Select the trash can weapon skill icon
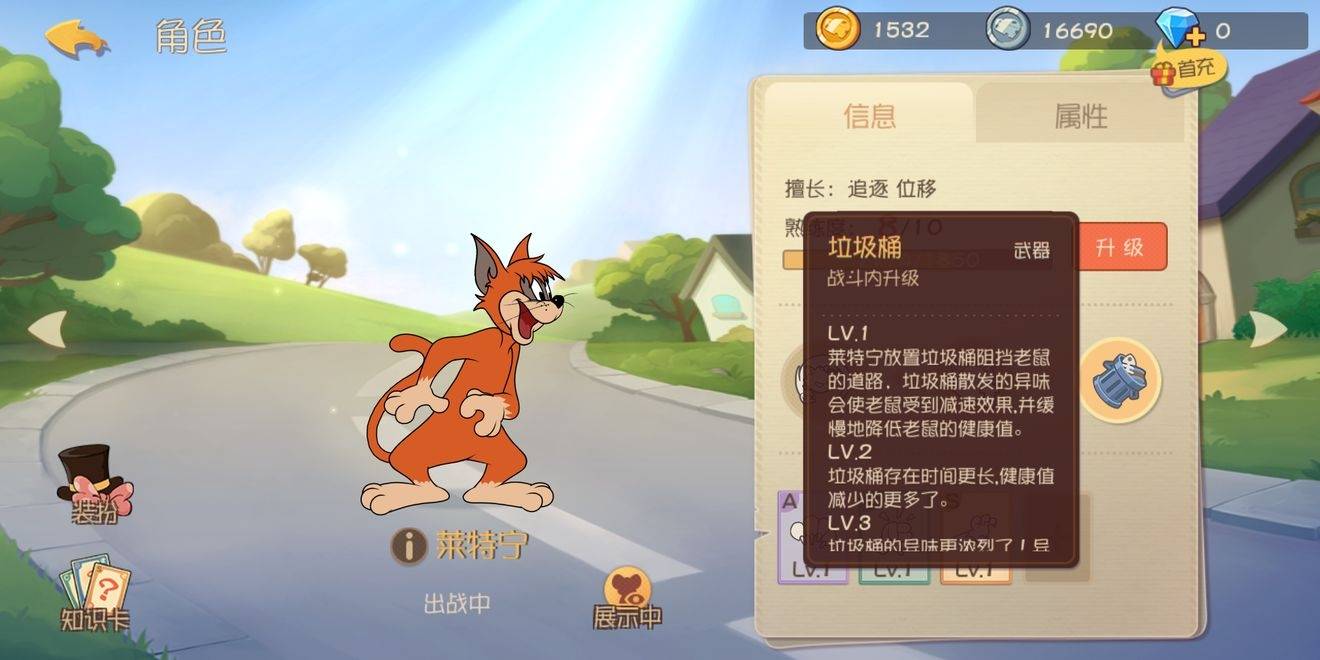The height and width of the screenshot is (660, 1320). (1119, 381)
